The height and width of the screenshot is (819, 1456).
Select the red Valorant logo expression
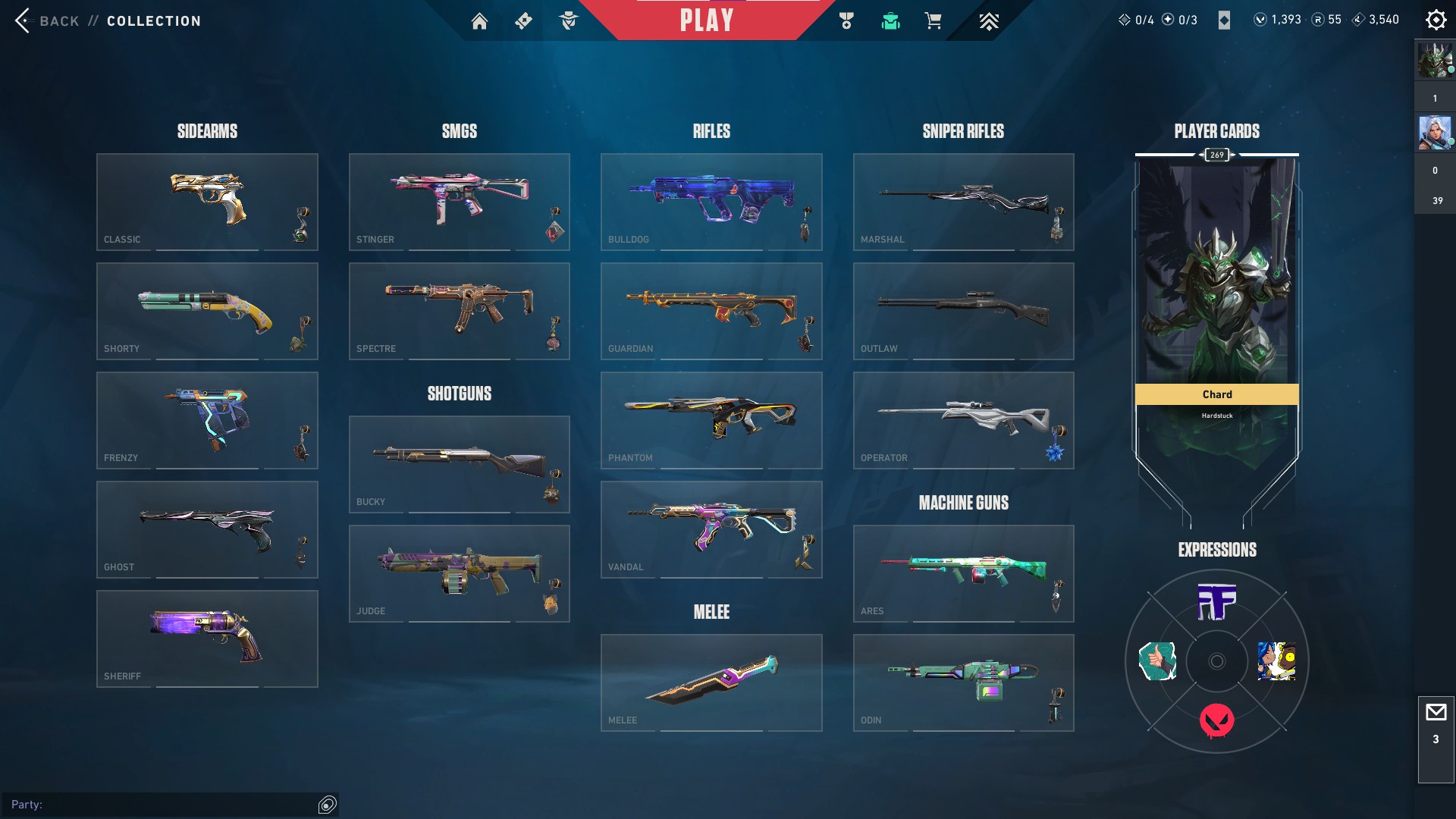tap(1216, 720)
